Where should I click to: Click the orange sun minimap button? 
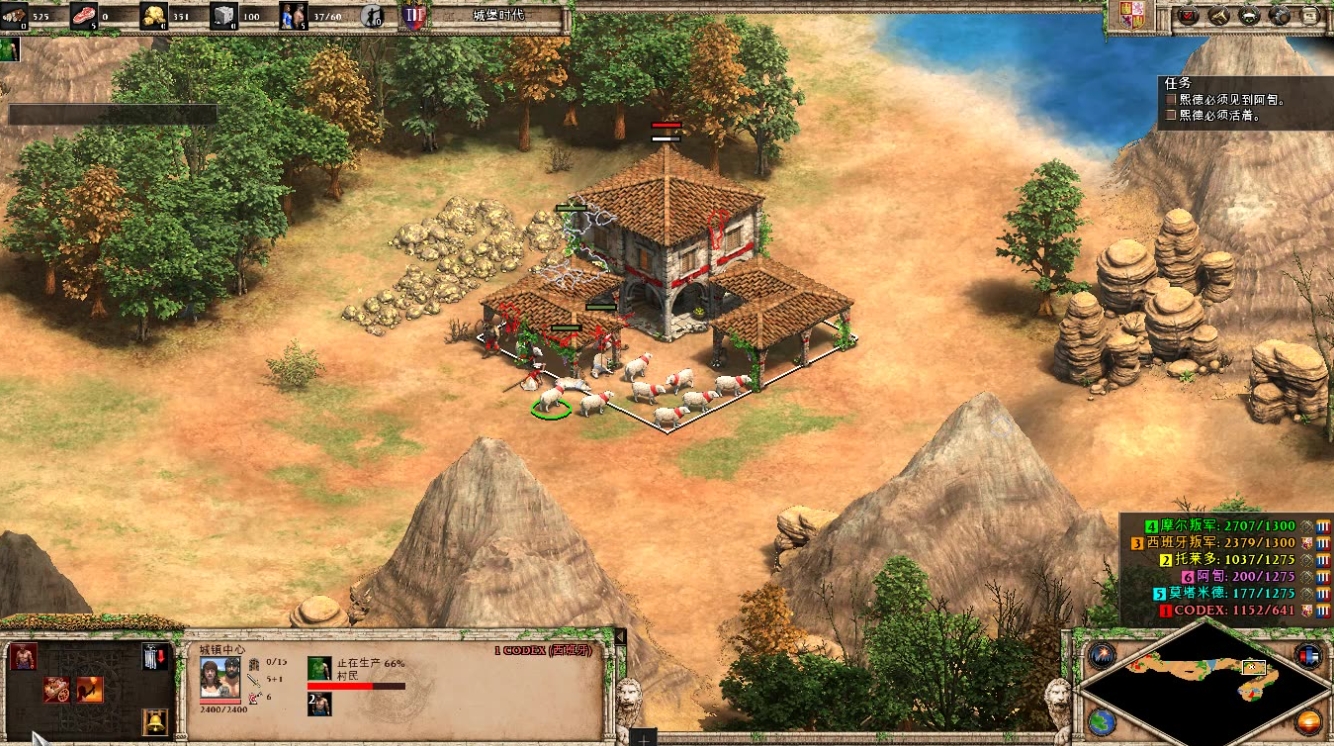[1309, 721]
